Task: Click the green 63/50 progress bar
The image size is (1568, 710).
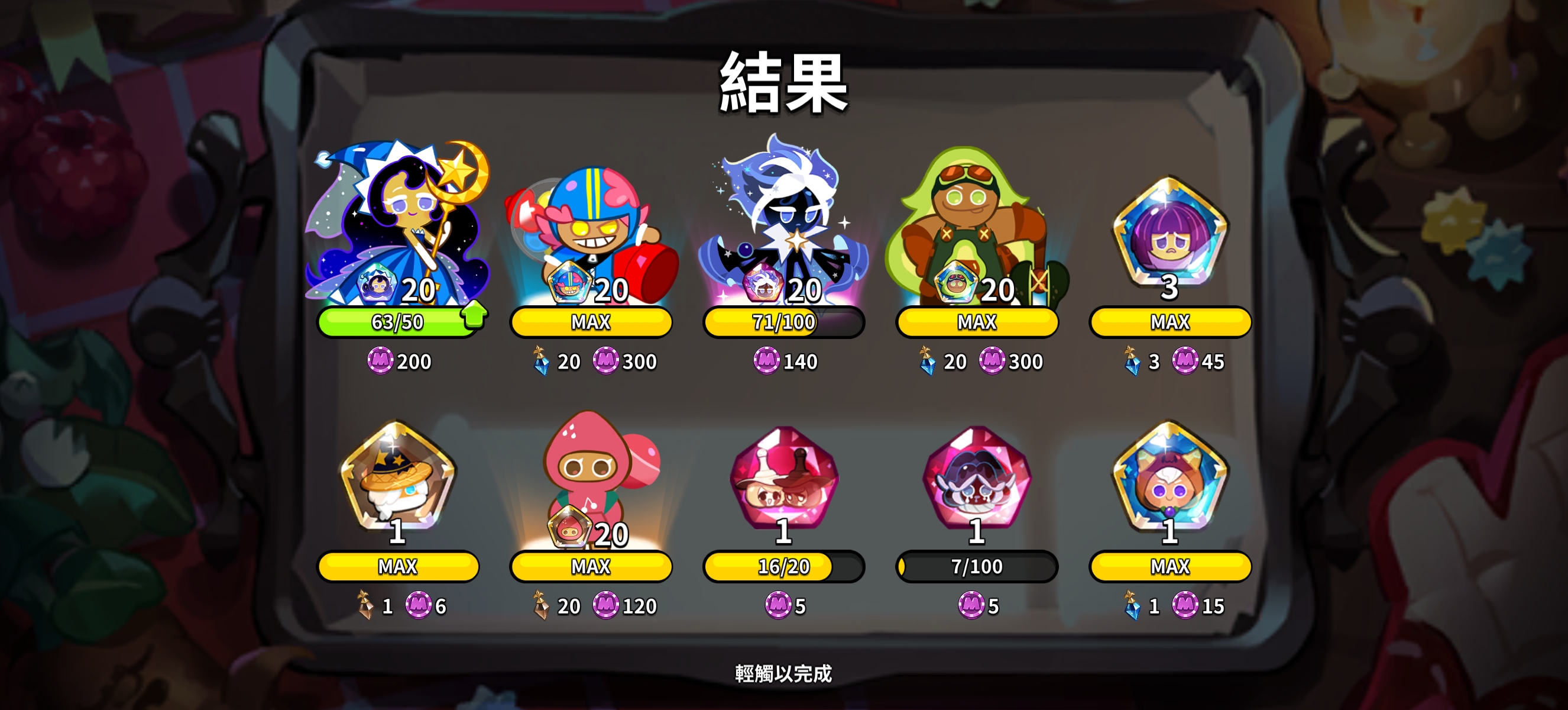Action: pos(396,322)
